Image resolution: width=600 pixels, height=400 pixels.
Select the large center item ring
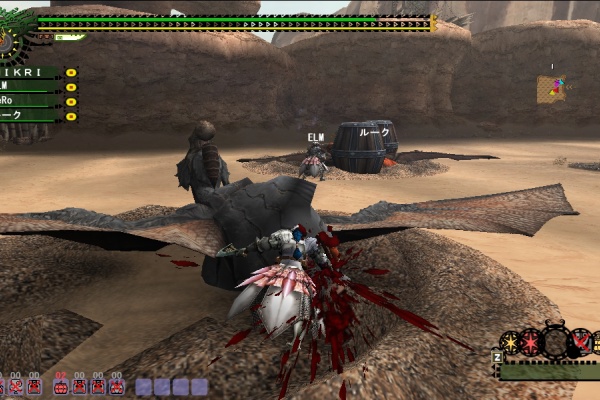click(x=554, y=340)
